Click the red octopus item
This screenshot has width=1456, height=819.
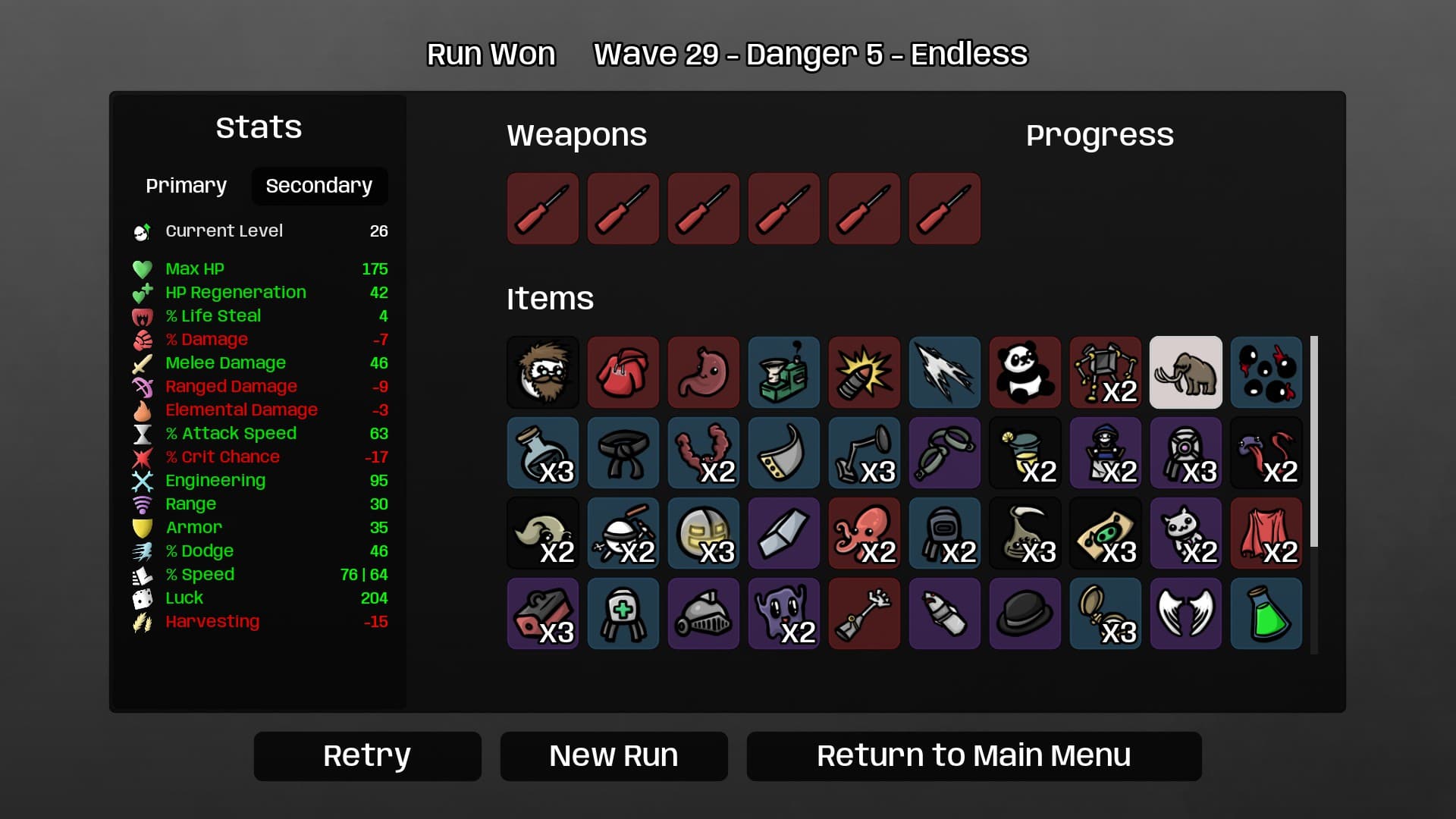click(864, 533)
